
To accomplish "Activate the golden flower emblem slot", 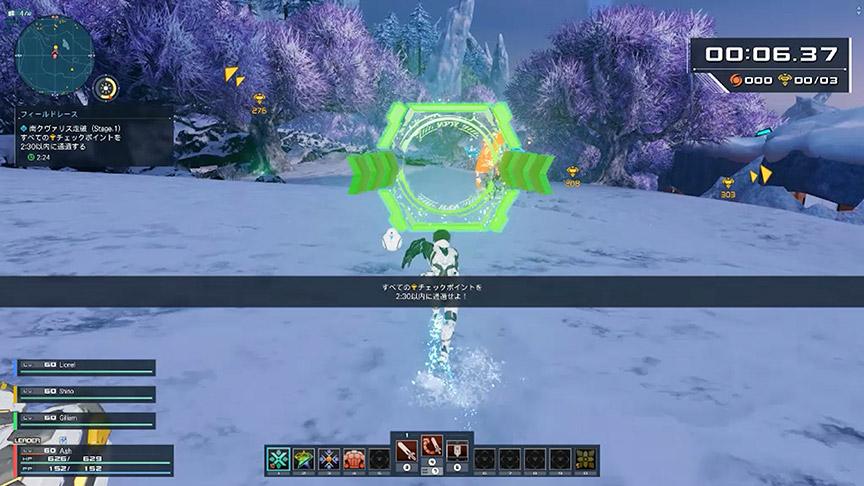I will click(x=586, y=459).
